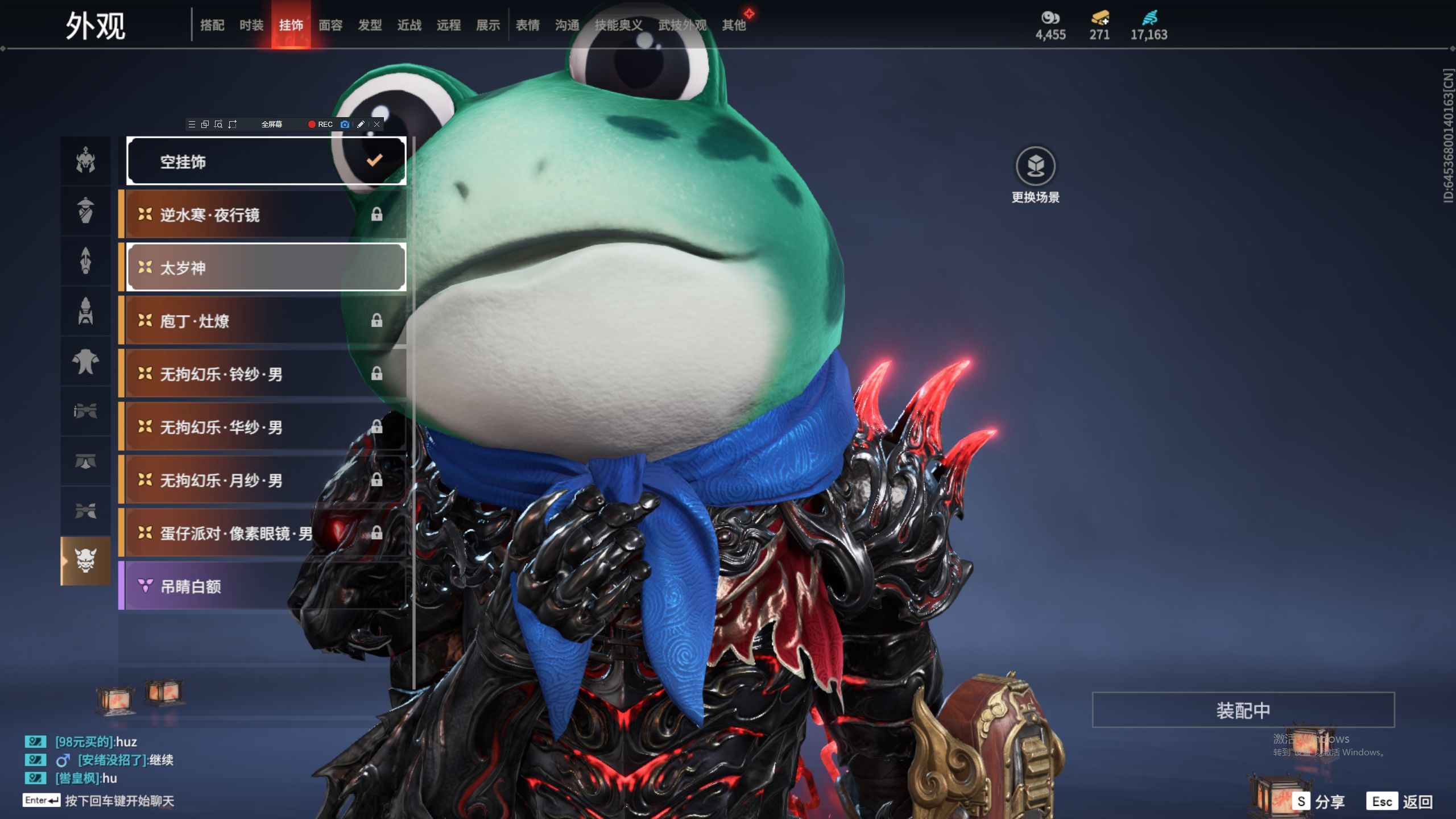Screen dimensions: 1456x819
Task: Select the 太岁神 accessory
Action: [266, 268]
